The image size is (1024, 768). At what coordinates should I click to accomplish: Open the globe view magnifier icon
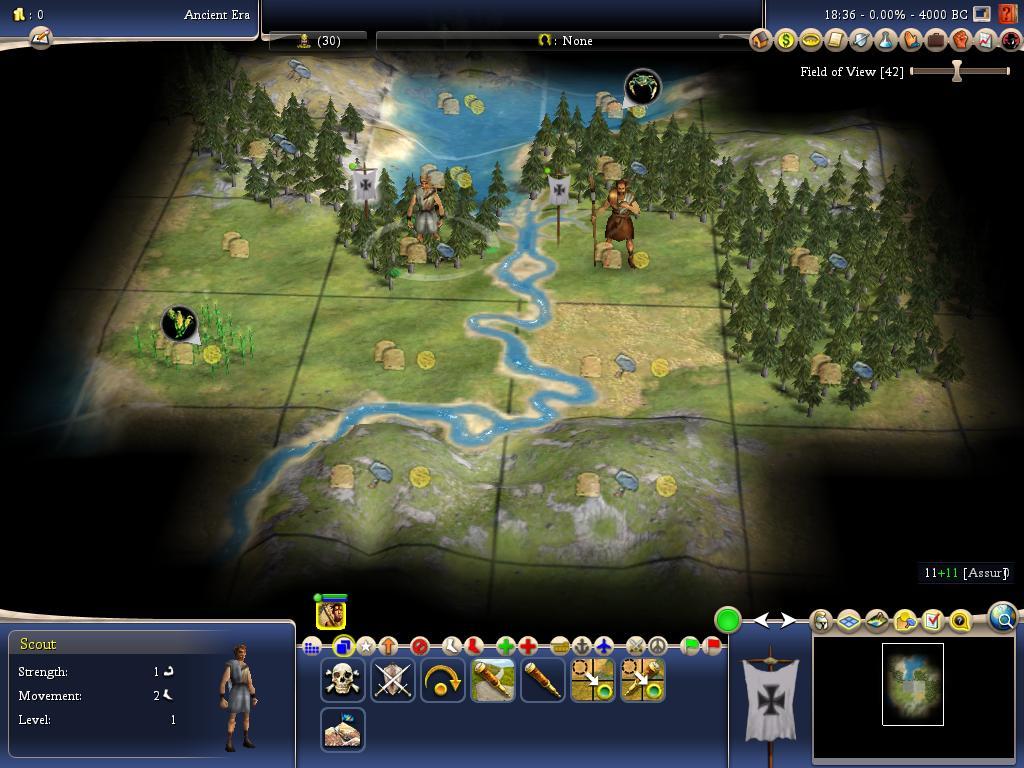pos(1003,618)
